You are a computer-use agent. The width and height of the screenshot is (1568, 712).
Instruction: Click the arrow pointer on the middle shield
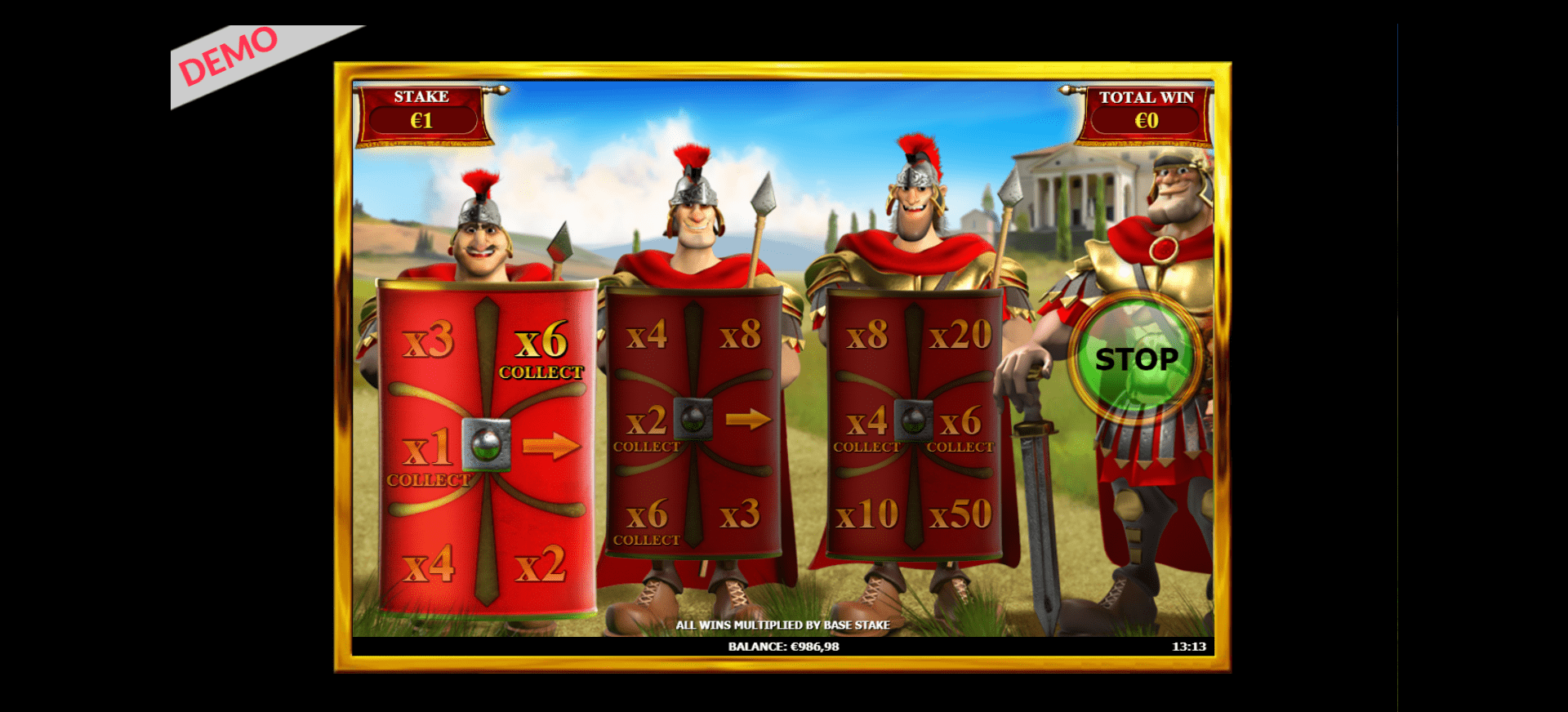click(x=748, y=421)
